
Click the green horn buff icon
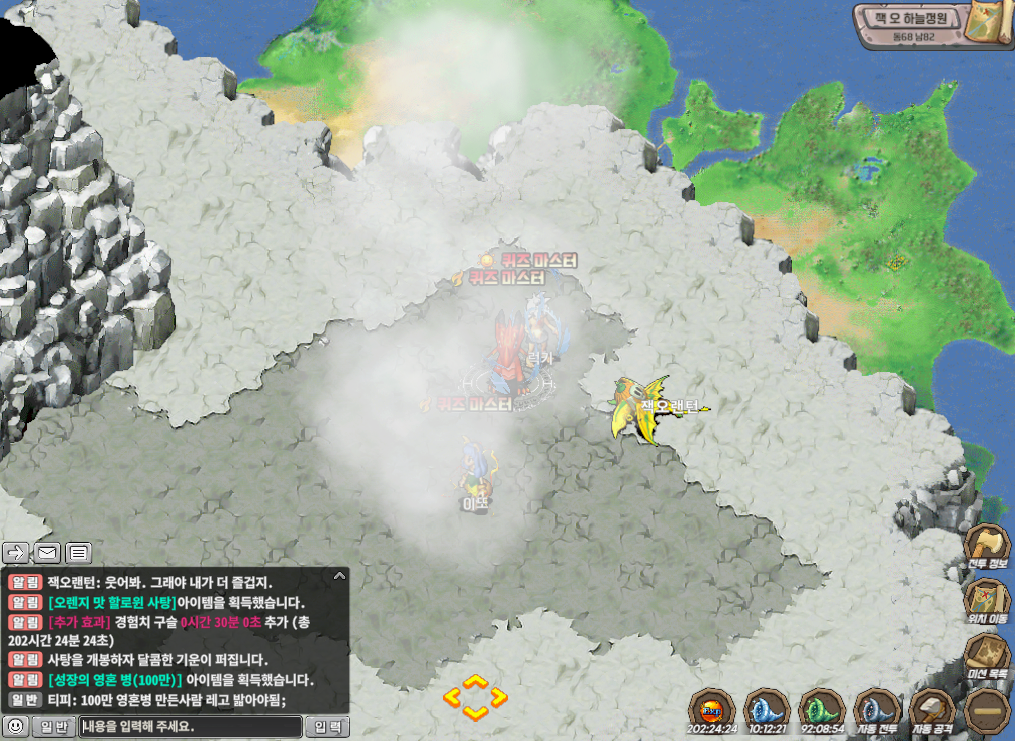click(824, 710)
